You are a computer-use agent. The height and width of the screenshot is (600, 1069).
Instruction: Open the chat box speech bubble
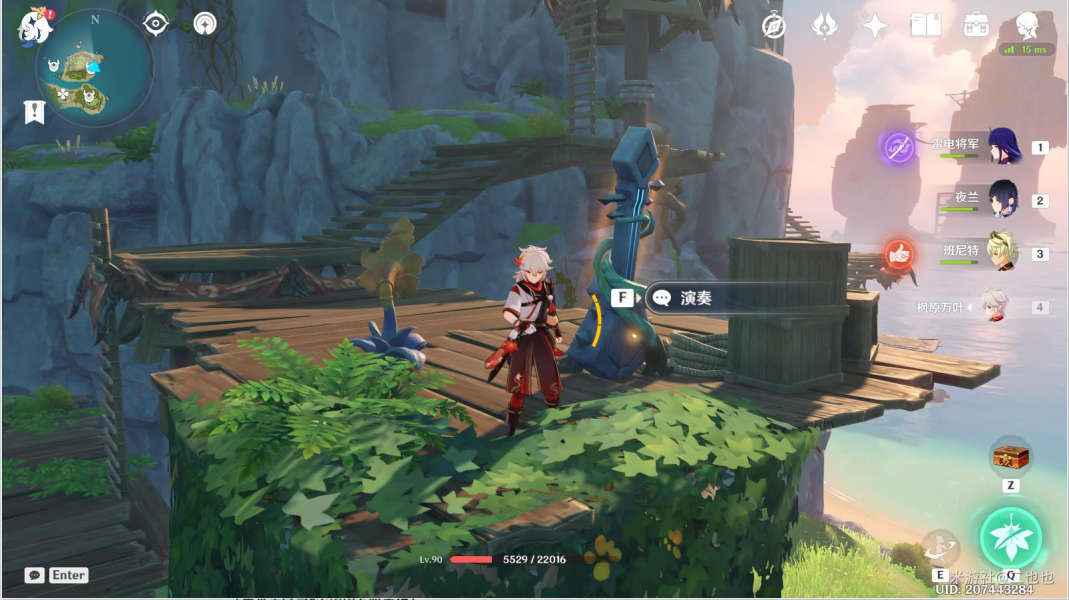35,575
